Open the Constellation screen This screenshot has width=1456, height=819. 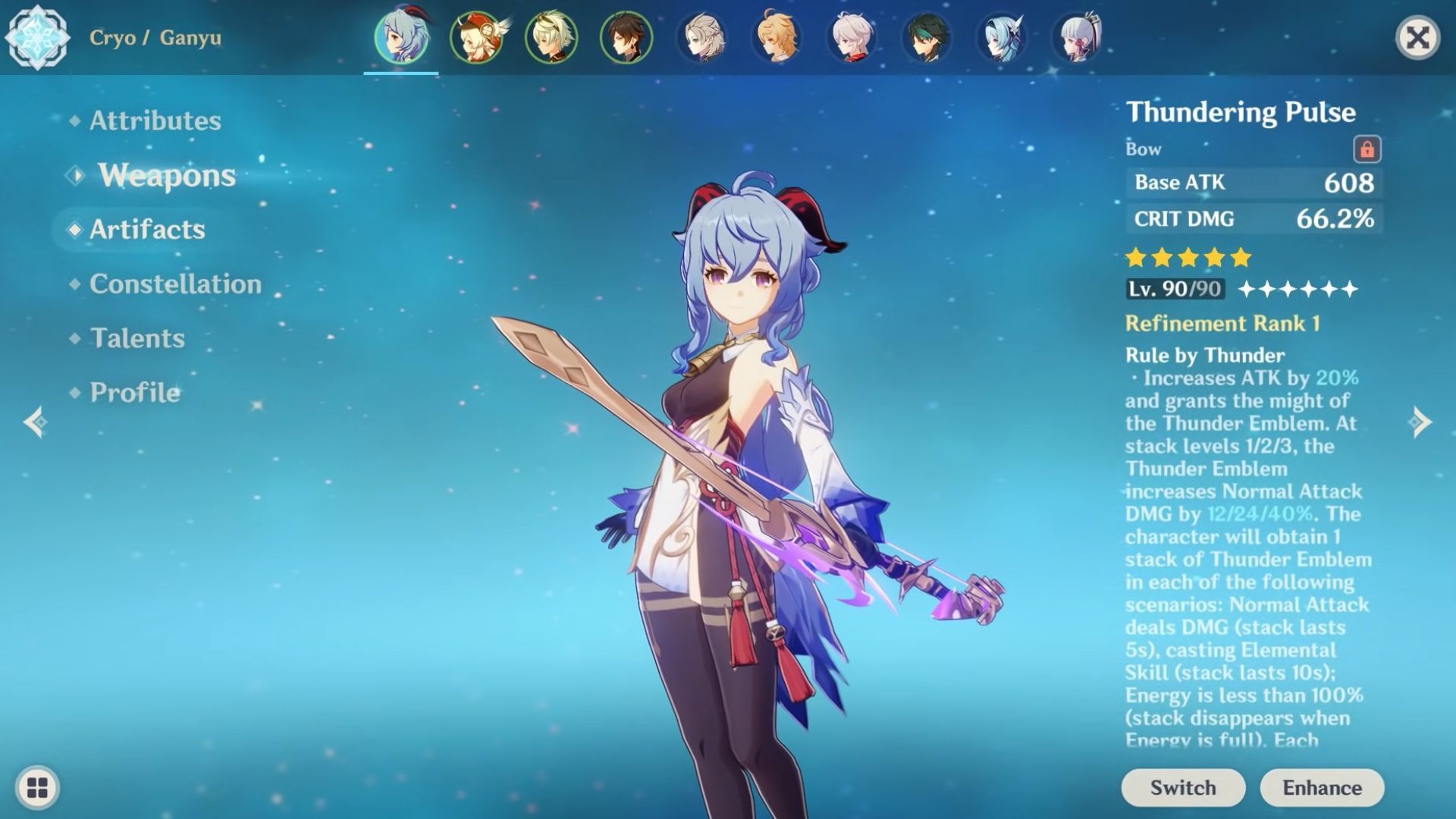[x=175, y=284]
